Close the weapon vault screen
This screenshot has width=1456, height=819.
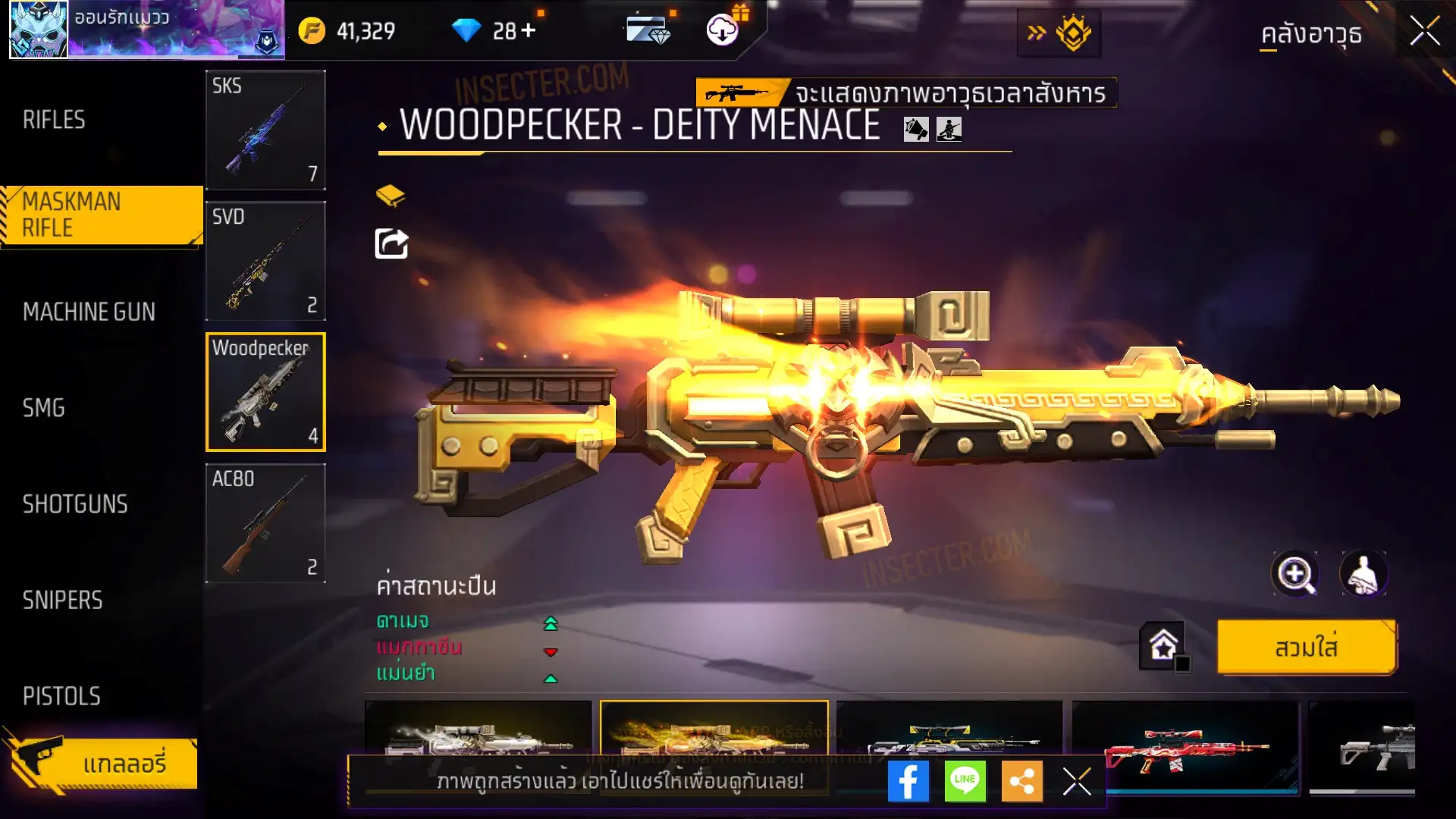(x=1425, y=32)
